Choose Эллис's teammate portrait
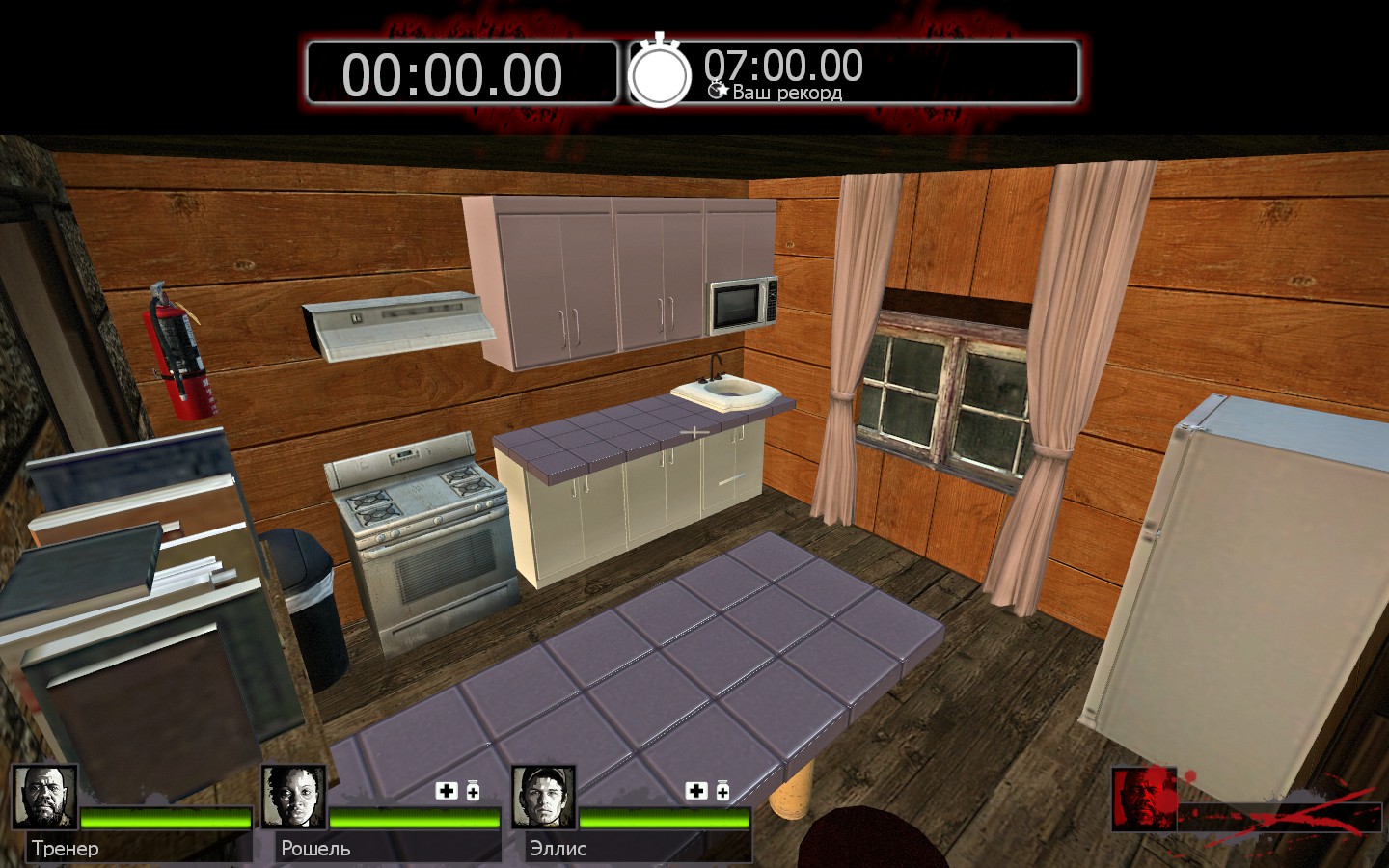This screenshot has height=868, width=1389. click(543, 798)
